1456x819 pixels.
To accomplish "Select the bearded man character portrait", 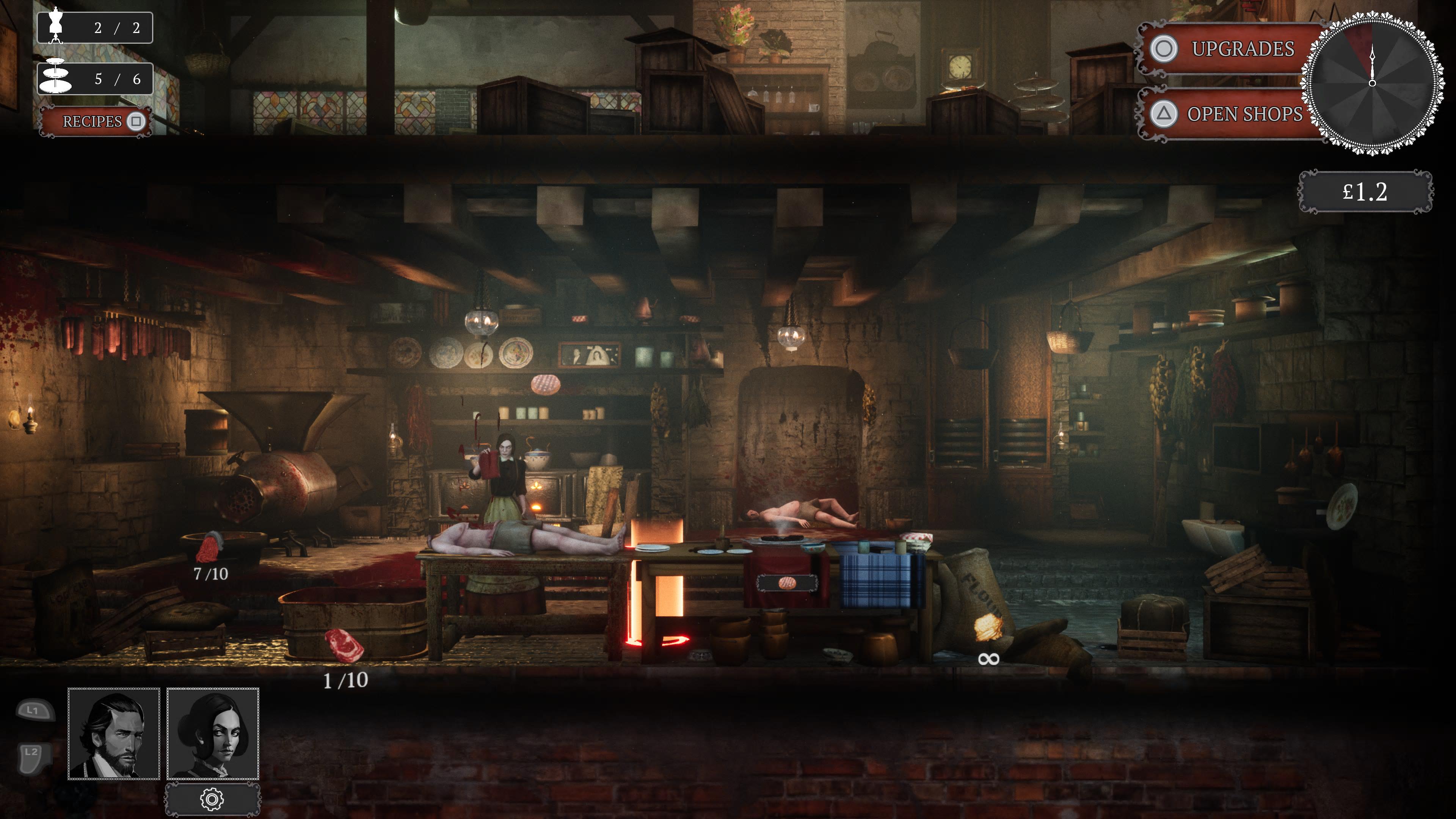I will tap(114, 734).
